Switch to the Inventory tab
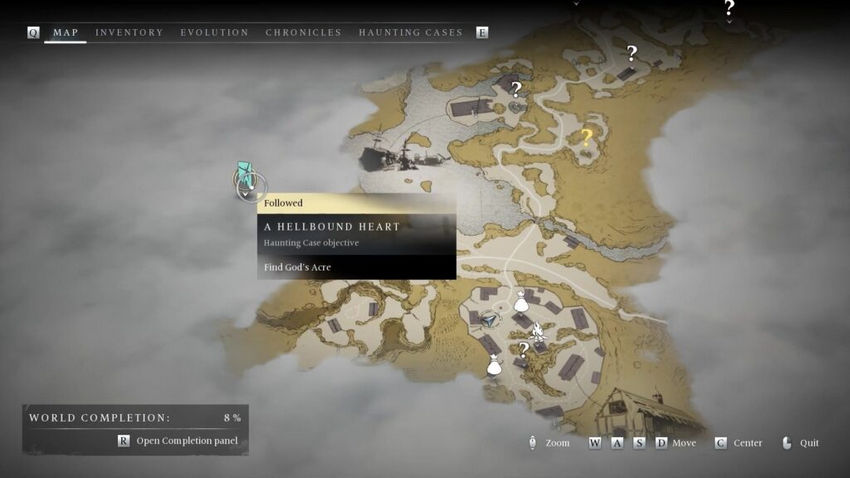The width and height of the screenshot is (850, 478). [129, 33]
